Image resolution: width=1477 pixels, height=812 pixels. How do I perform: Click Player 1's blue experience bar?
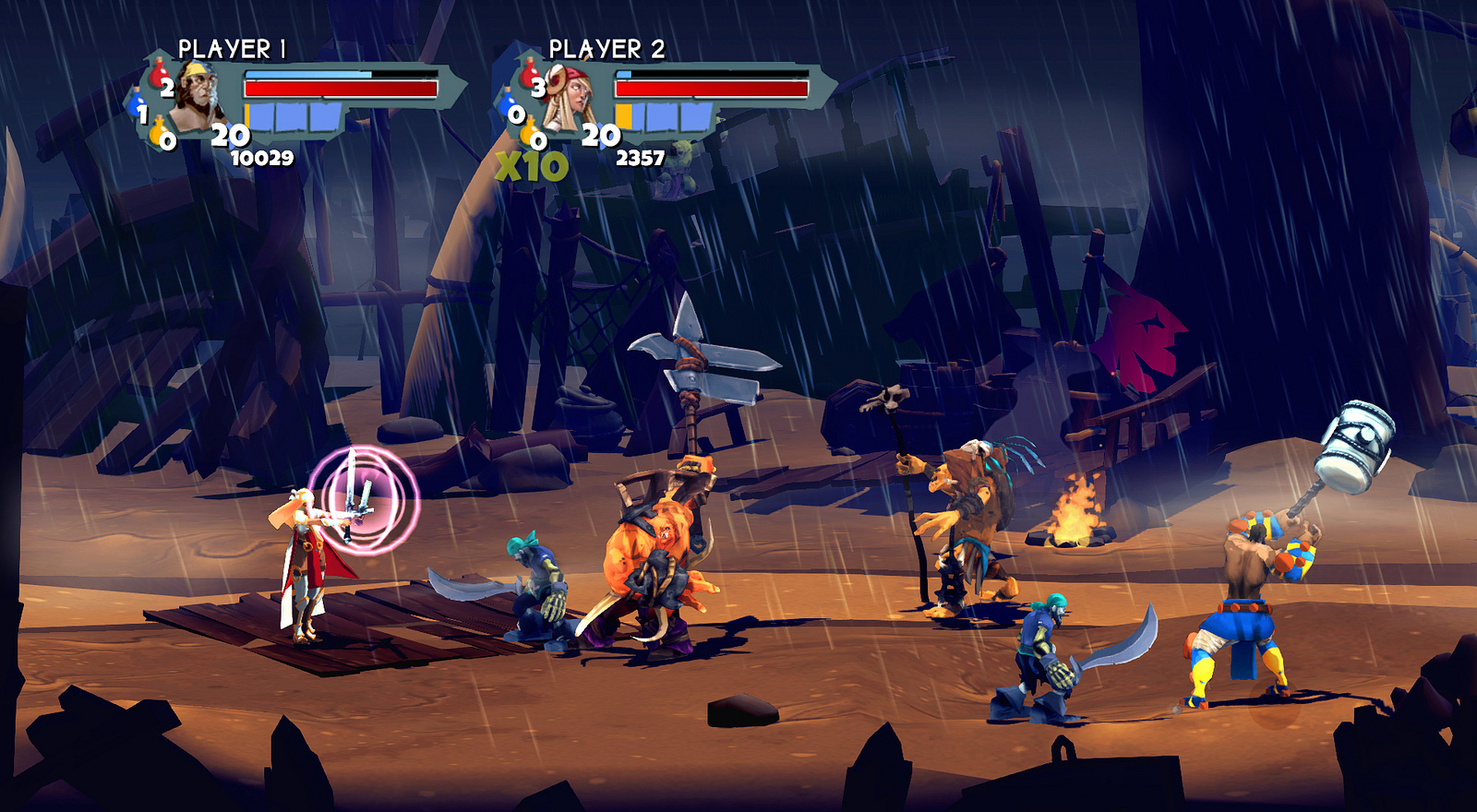tap(308, 74)
